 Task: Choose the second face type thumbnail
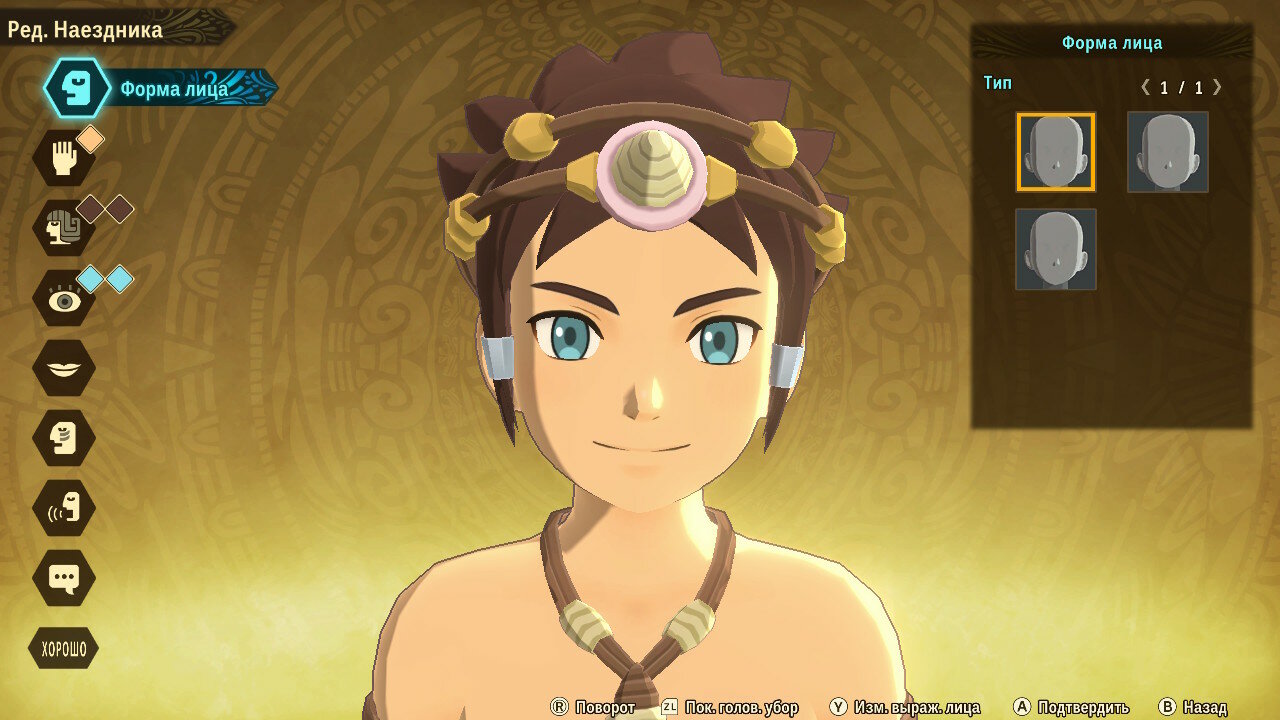tap(1167, 152)
